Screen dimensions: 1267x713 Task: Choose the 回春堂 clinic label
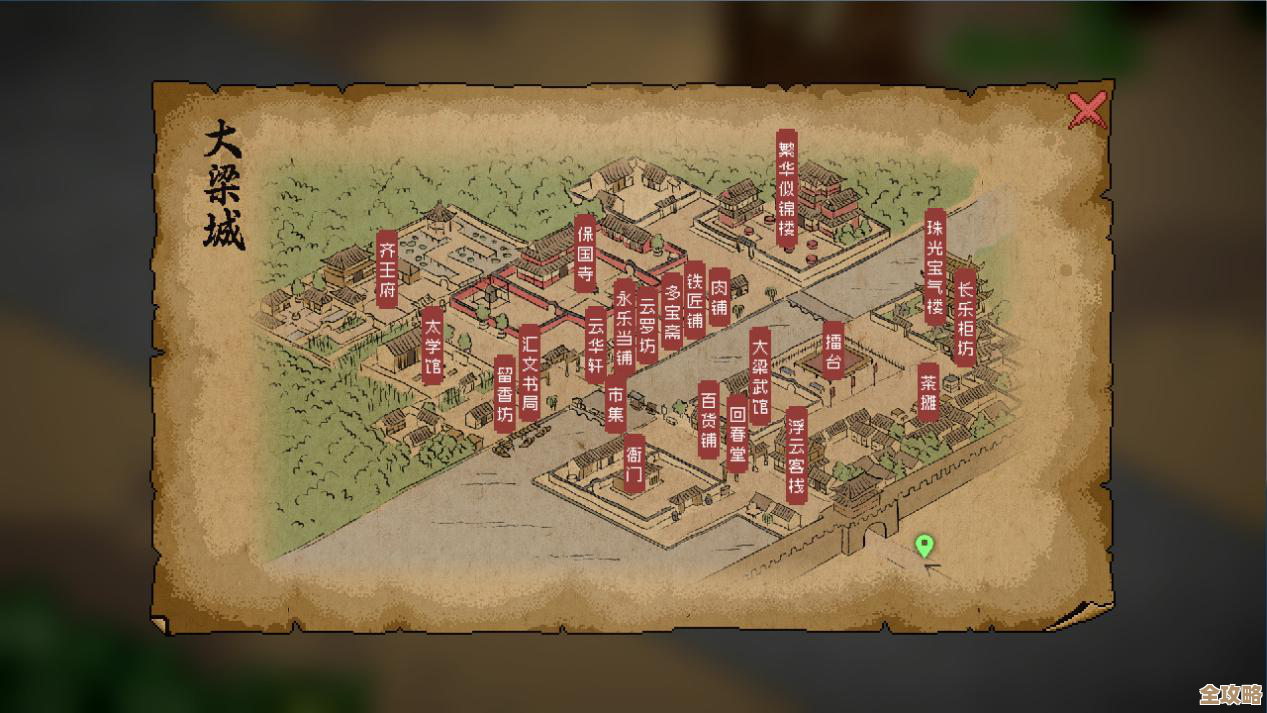pos(737,432)
